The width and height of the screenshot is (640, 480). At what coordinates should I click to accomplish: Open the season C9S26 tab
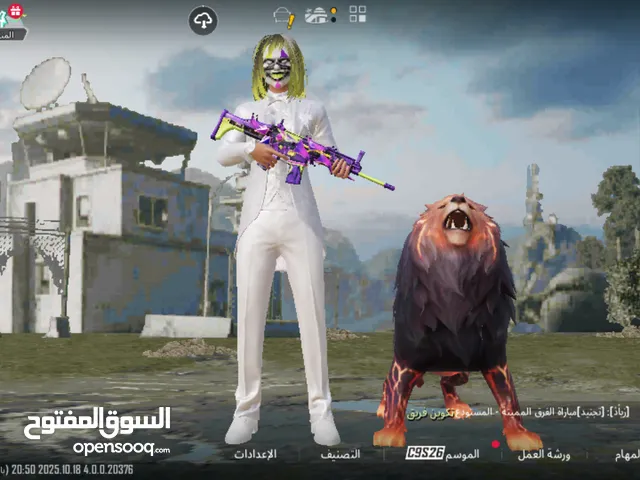443,454
